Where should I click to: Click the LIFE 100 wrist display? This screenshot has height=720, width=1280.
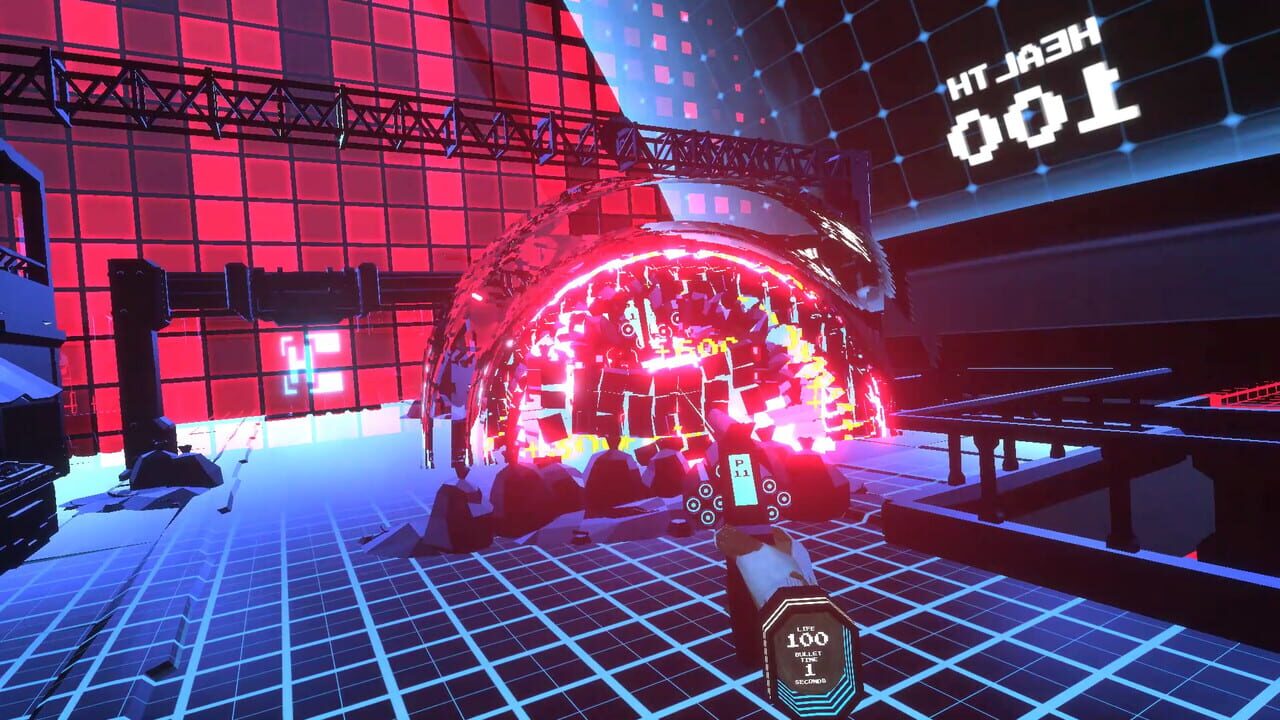click(807, 637)
